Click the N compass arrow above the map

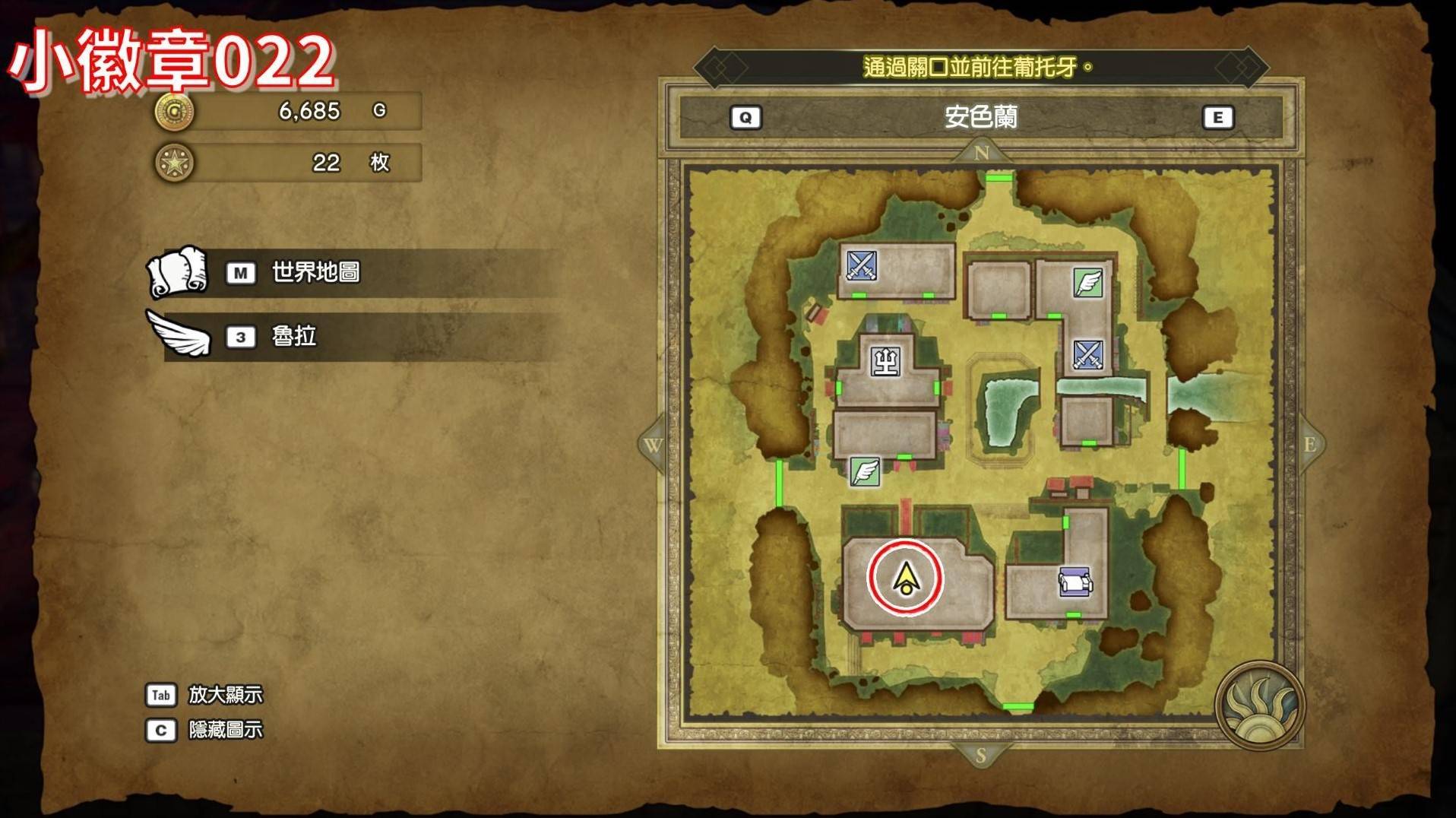click(981, 152)
